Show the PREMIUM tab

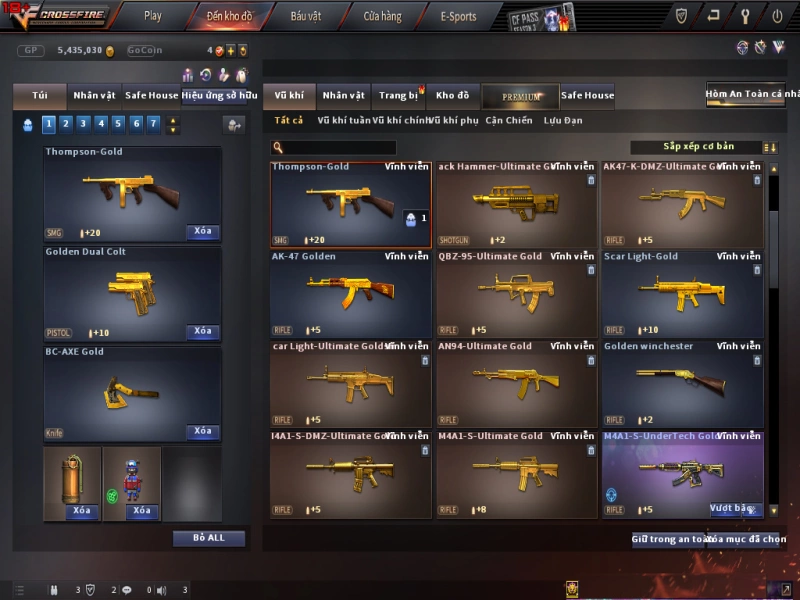tap(520, 96)
